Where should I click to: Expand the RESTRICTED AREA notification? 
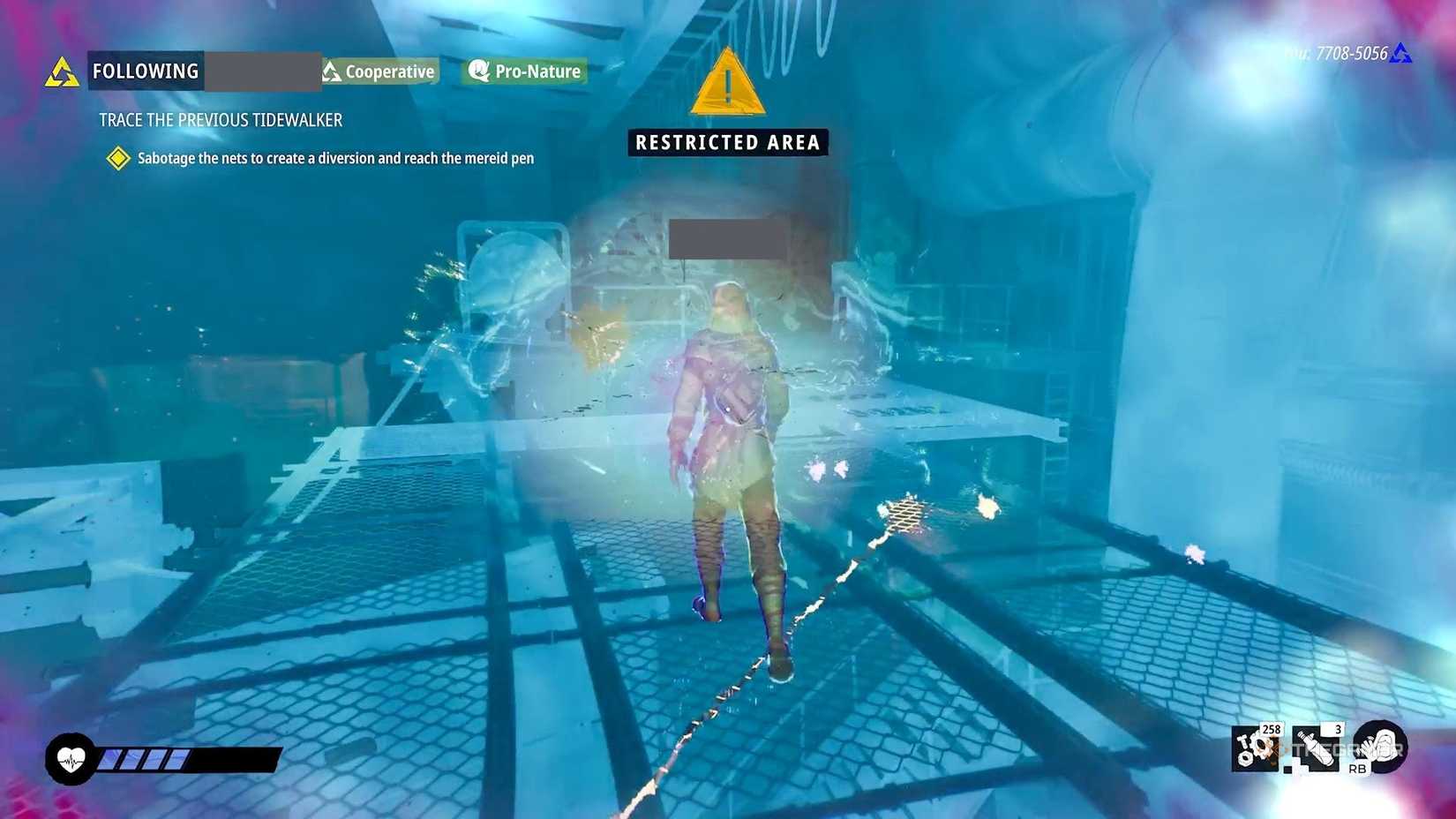[726, 142]
